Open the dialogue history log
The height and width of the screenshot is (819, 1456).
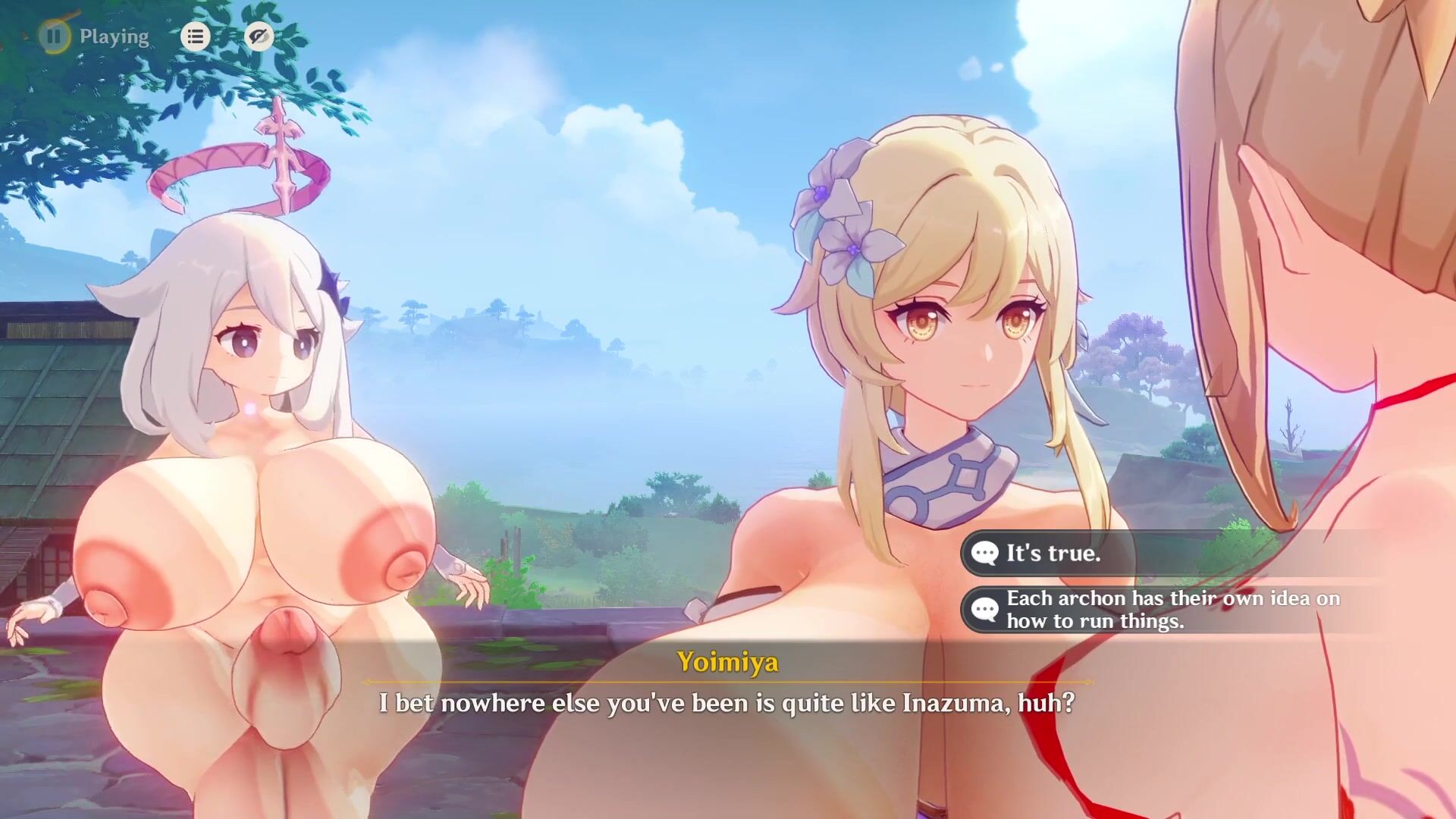tap(195, 36)
